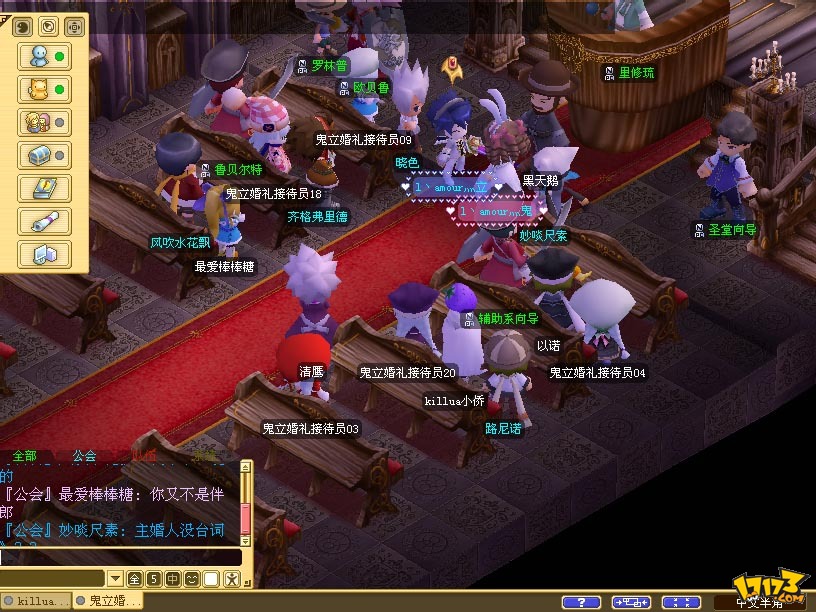
Task: Open the chat channel dropdown arrow
Action: [116, 579]
